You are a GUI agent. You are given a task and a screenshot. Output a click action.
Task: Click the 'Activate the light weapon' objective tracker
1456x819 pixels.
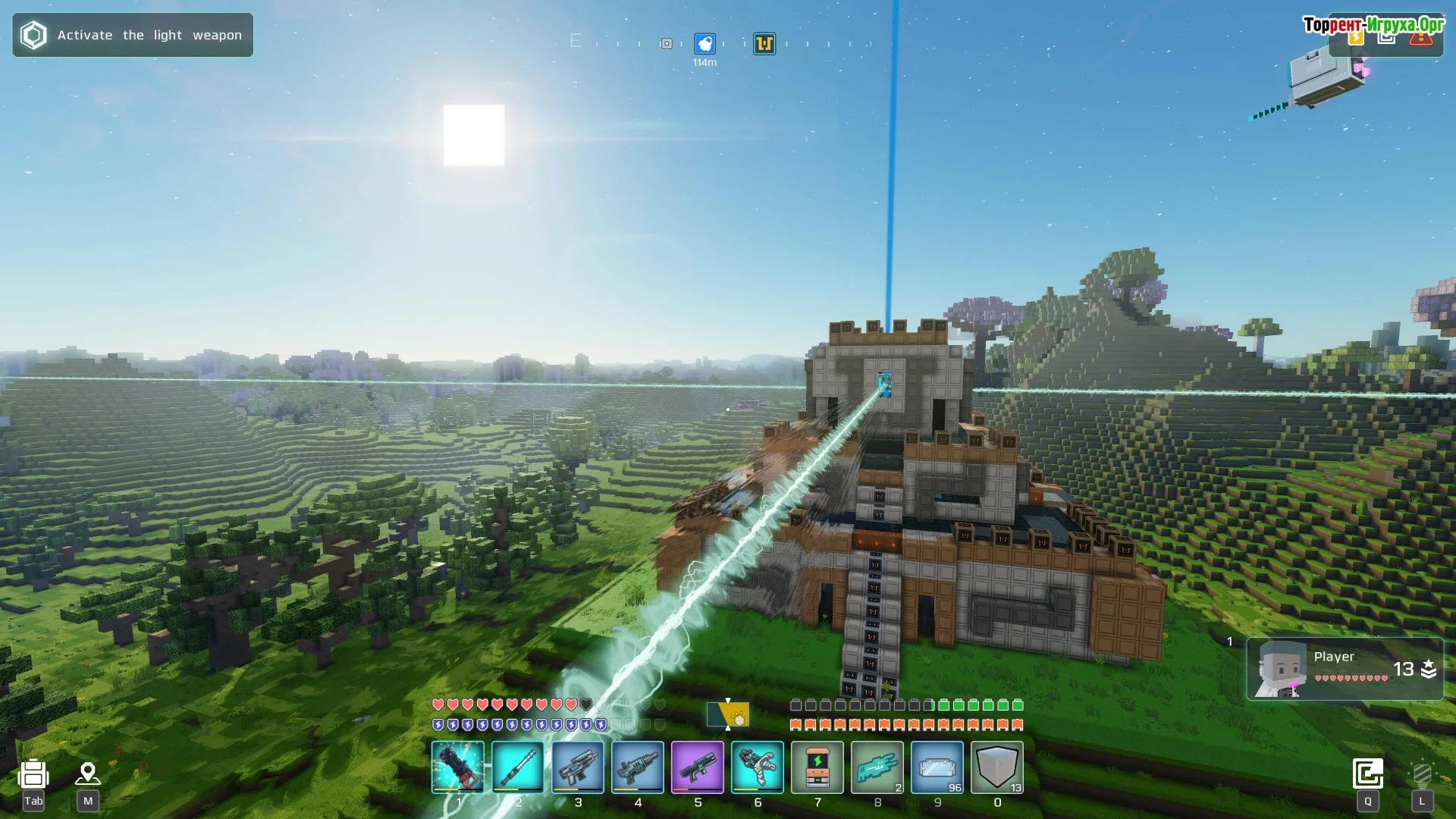[133, 35]
